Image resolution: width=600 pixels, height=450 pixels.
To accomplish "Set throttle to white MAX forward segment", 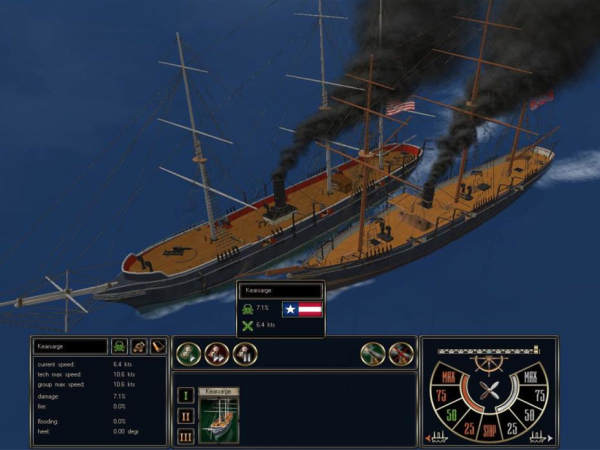I will pos(532,379).
